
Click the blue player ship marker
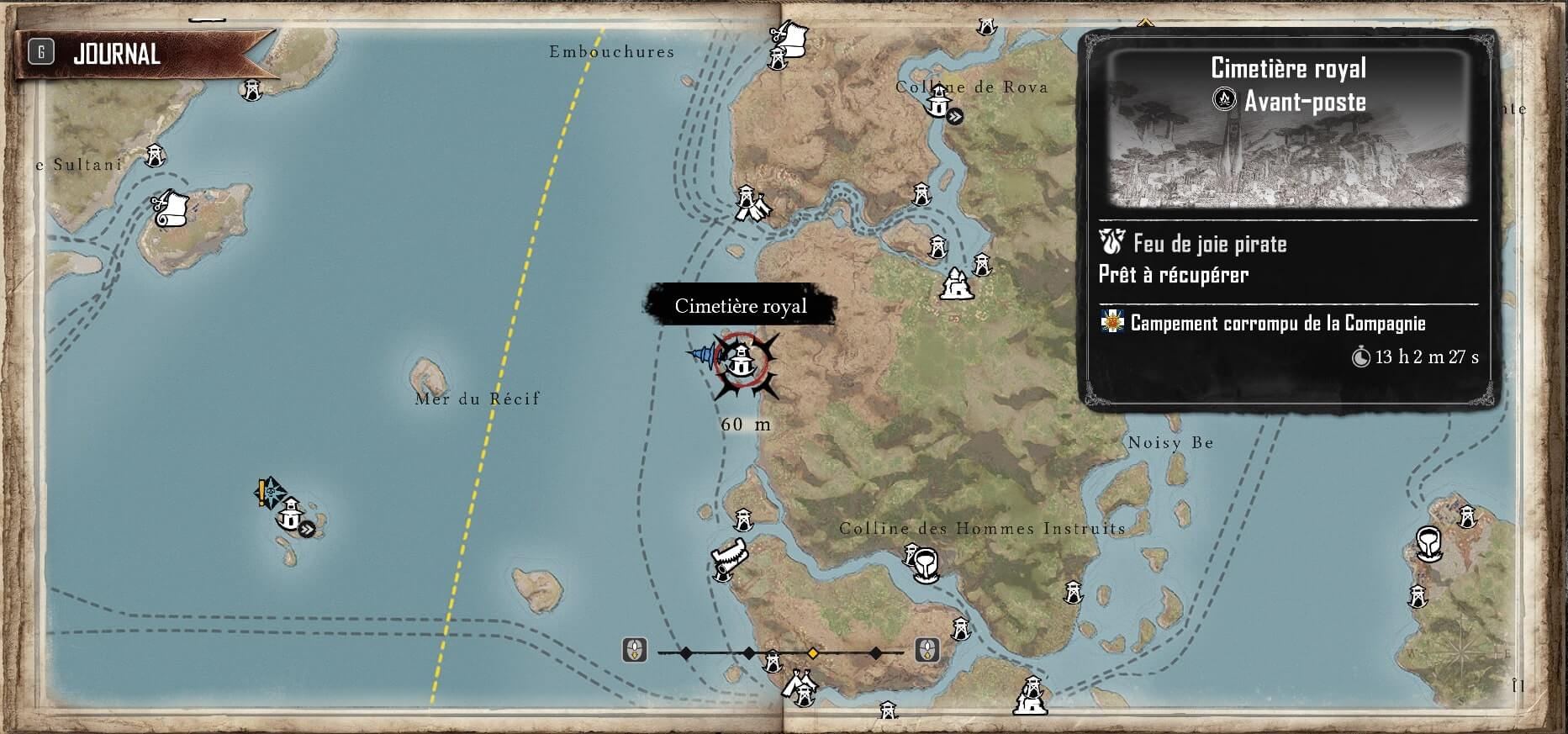coord(703,355)
